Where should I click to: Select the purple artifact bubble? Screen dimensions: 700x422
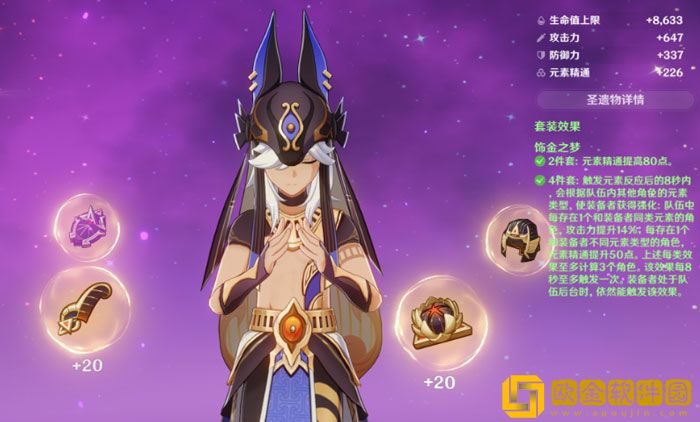pyautogui.click(x=87, y=229)
